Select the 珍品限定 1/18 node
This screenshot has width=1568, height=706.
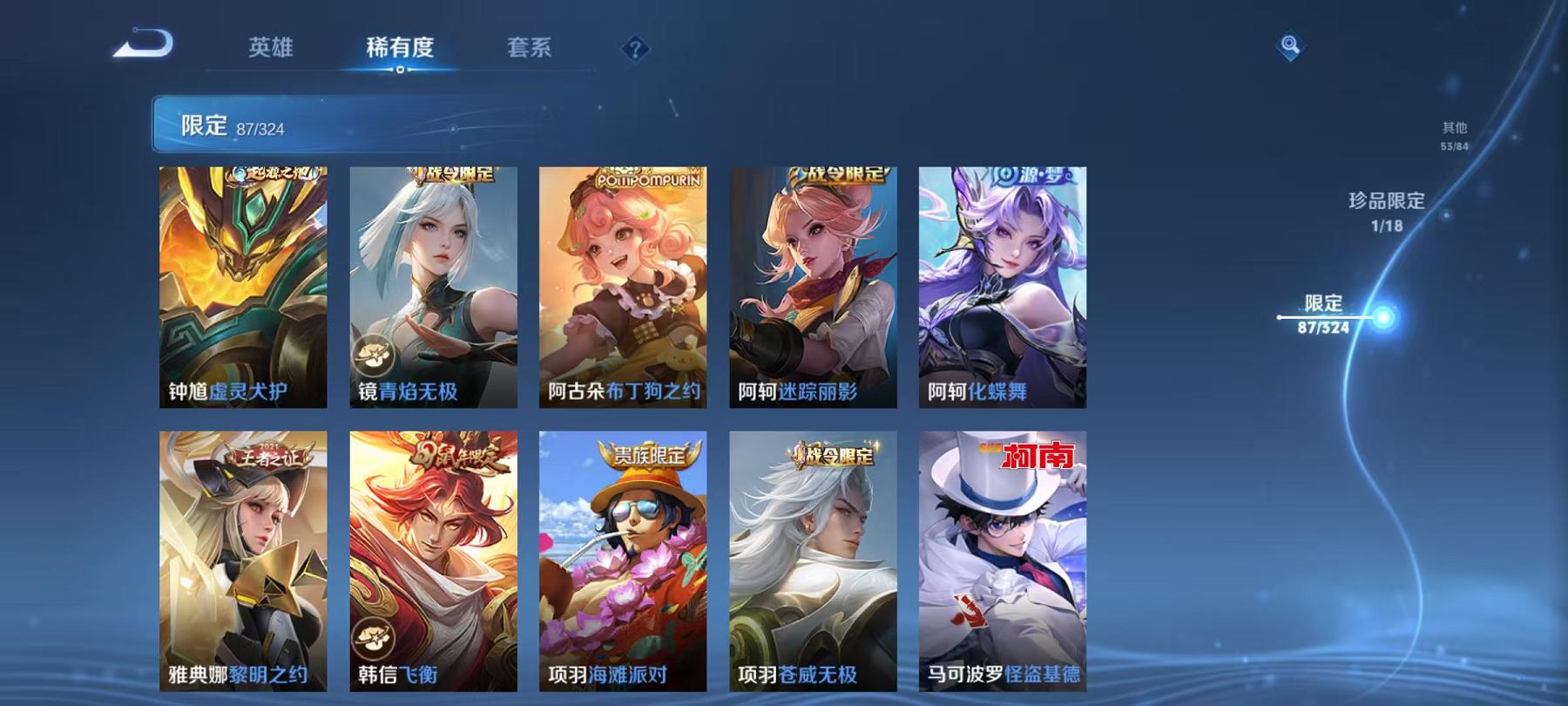point(1383,211)
